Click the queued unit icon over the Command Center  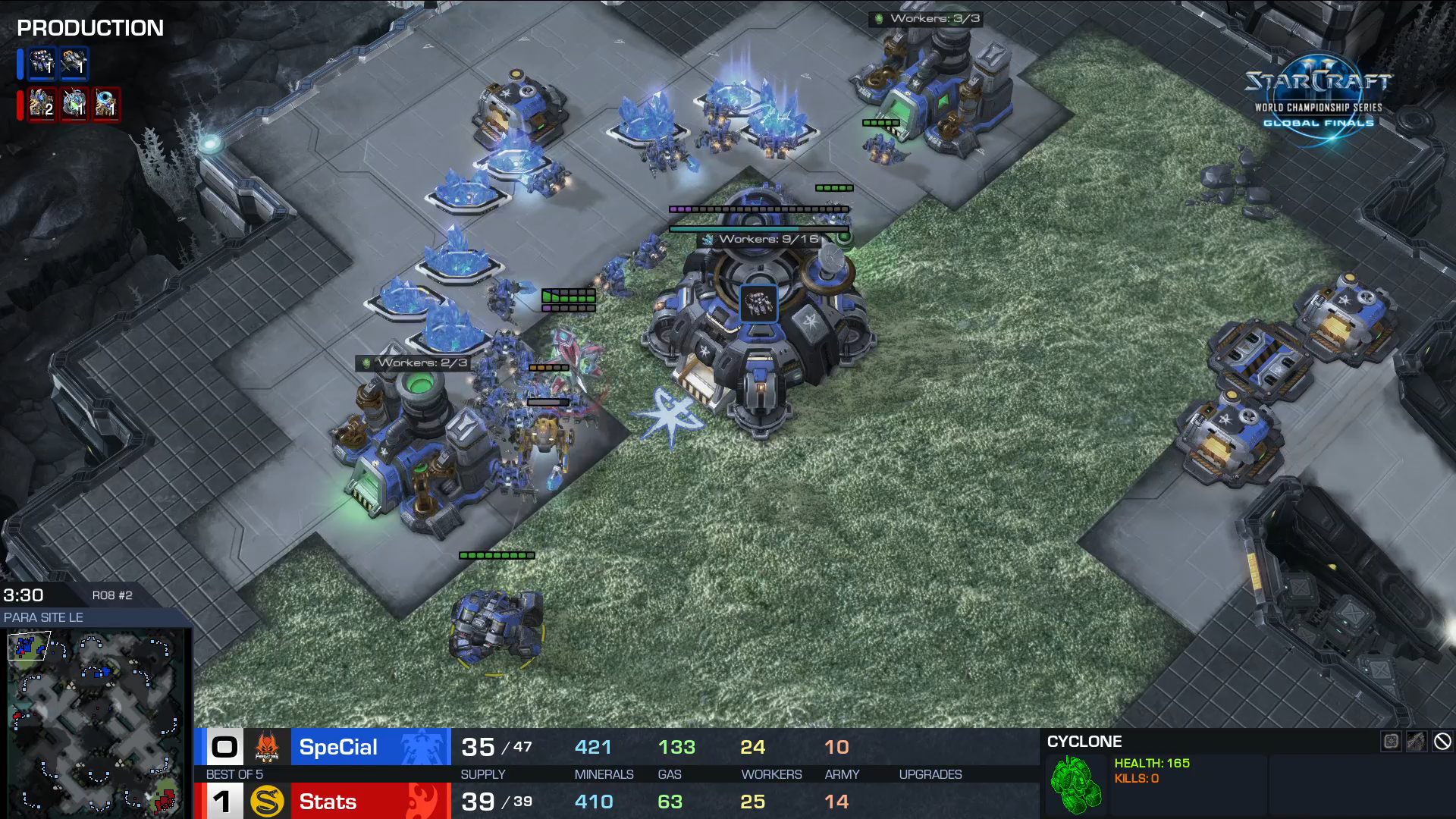click(x=758, y=303)
